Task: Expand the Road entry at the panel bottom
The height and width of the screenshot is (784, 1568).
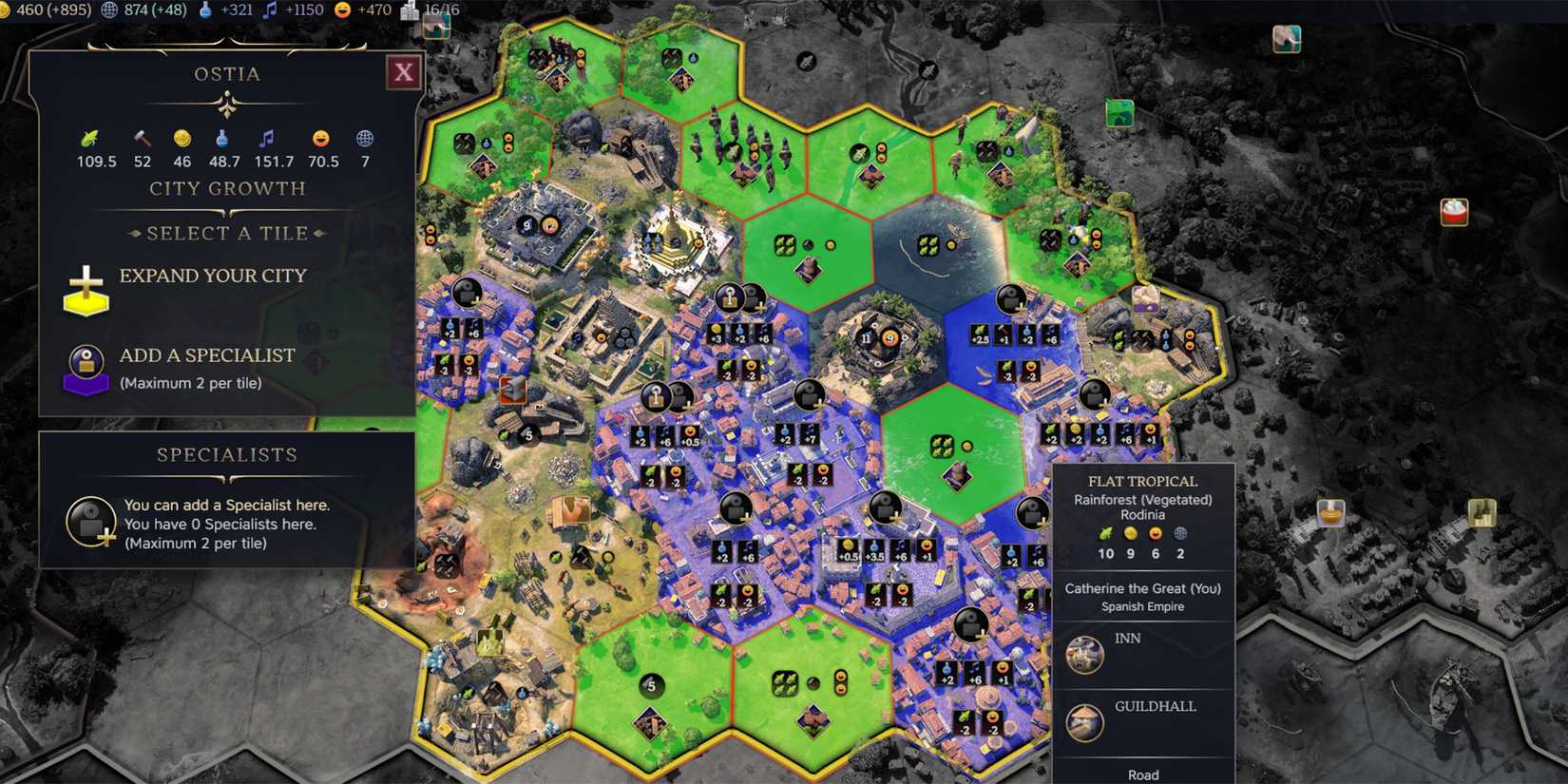Action: click(x=1144, y=774)
